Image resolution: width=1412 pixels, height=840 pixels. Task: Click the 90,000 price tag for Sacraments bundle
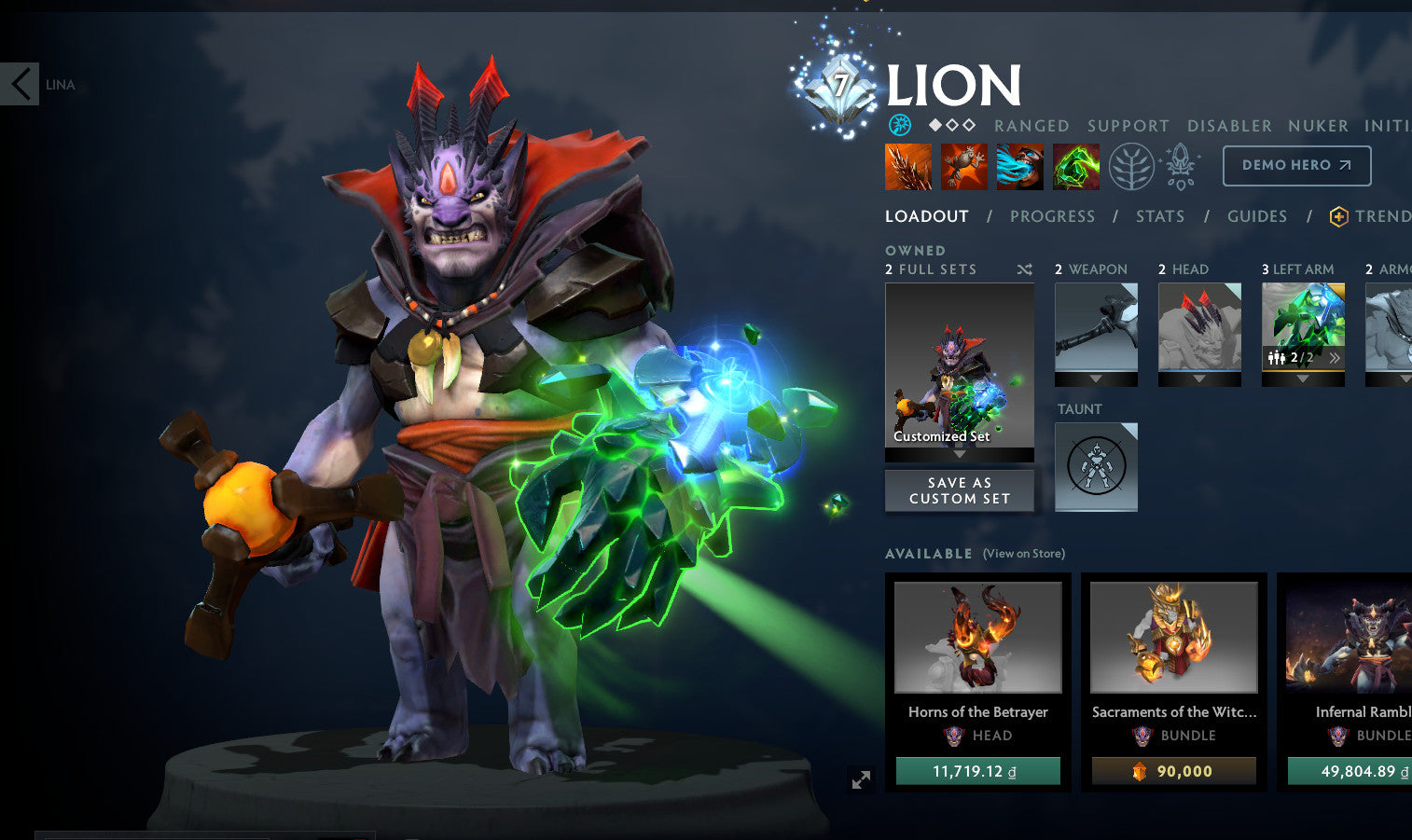pyautogui.click(x=1173, y=771)
